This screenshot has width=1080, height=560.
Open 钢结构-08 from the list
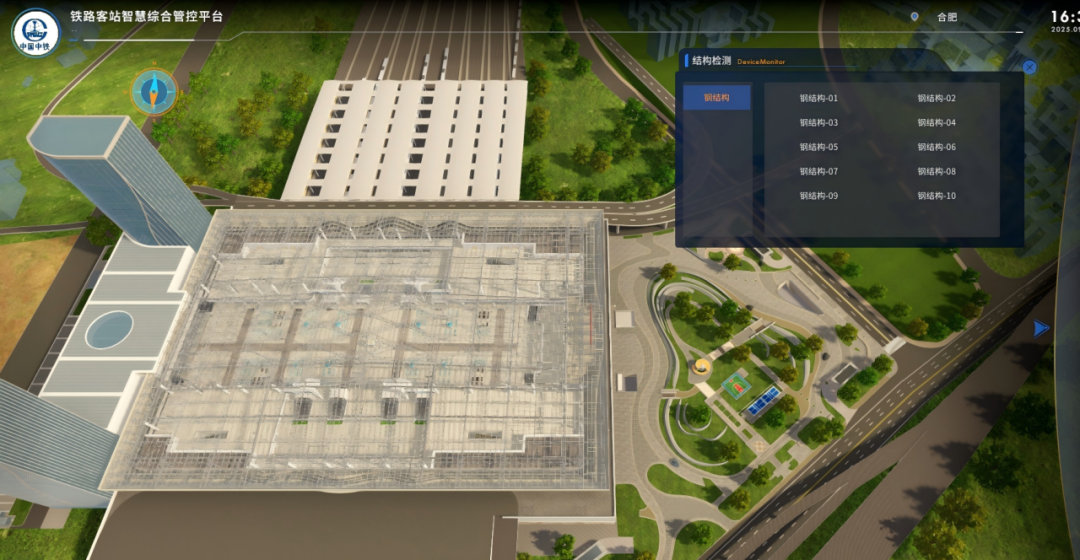[937, 171]
